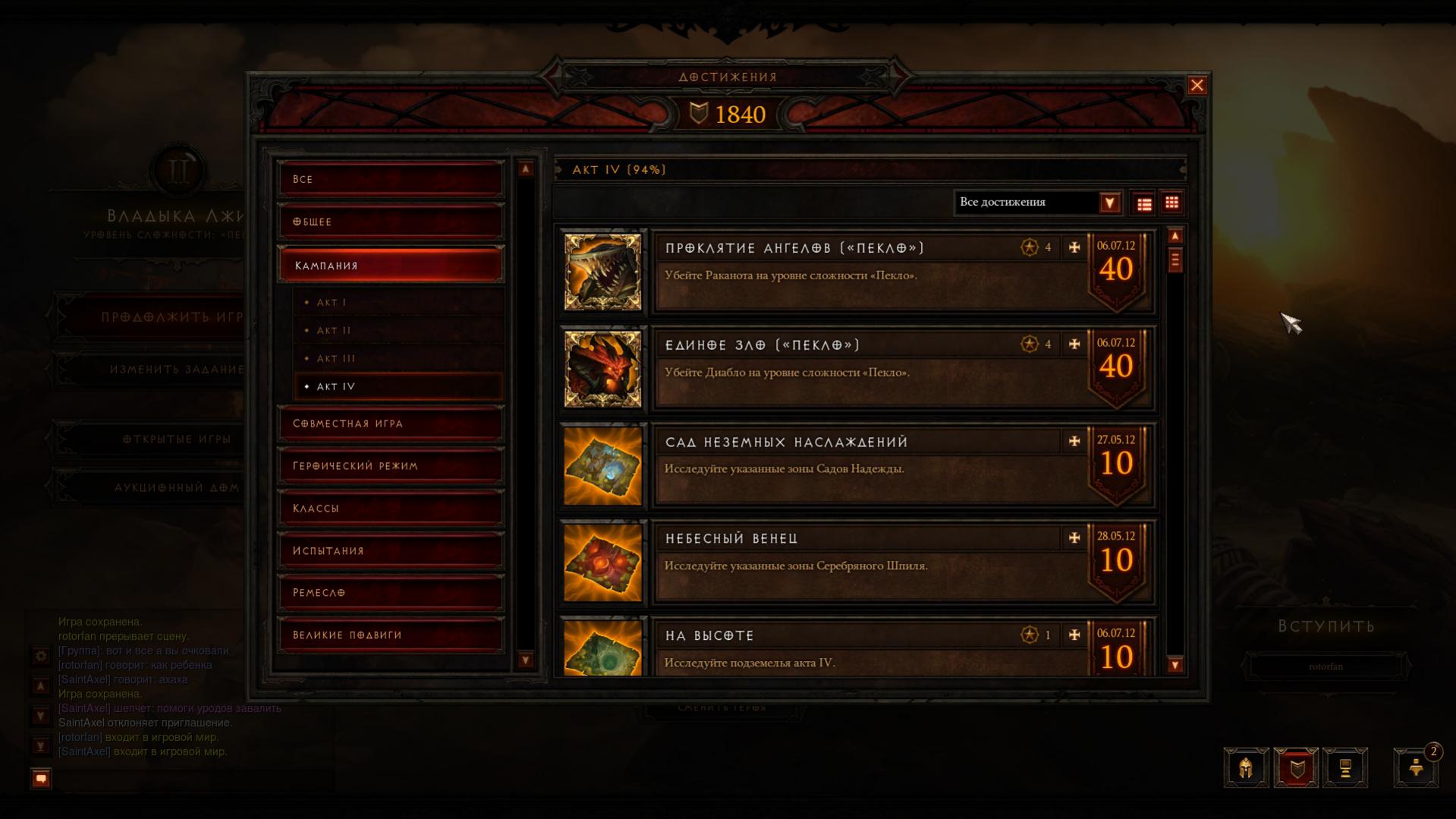The width and height of the screenshot is (1456, 819).
Task: Select the "Все" category
Action: point(390,179)
